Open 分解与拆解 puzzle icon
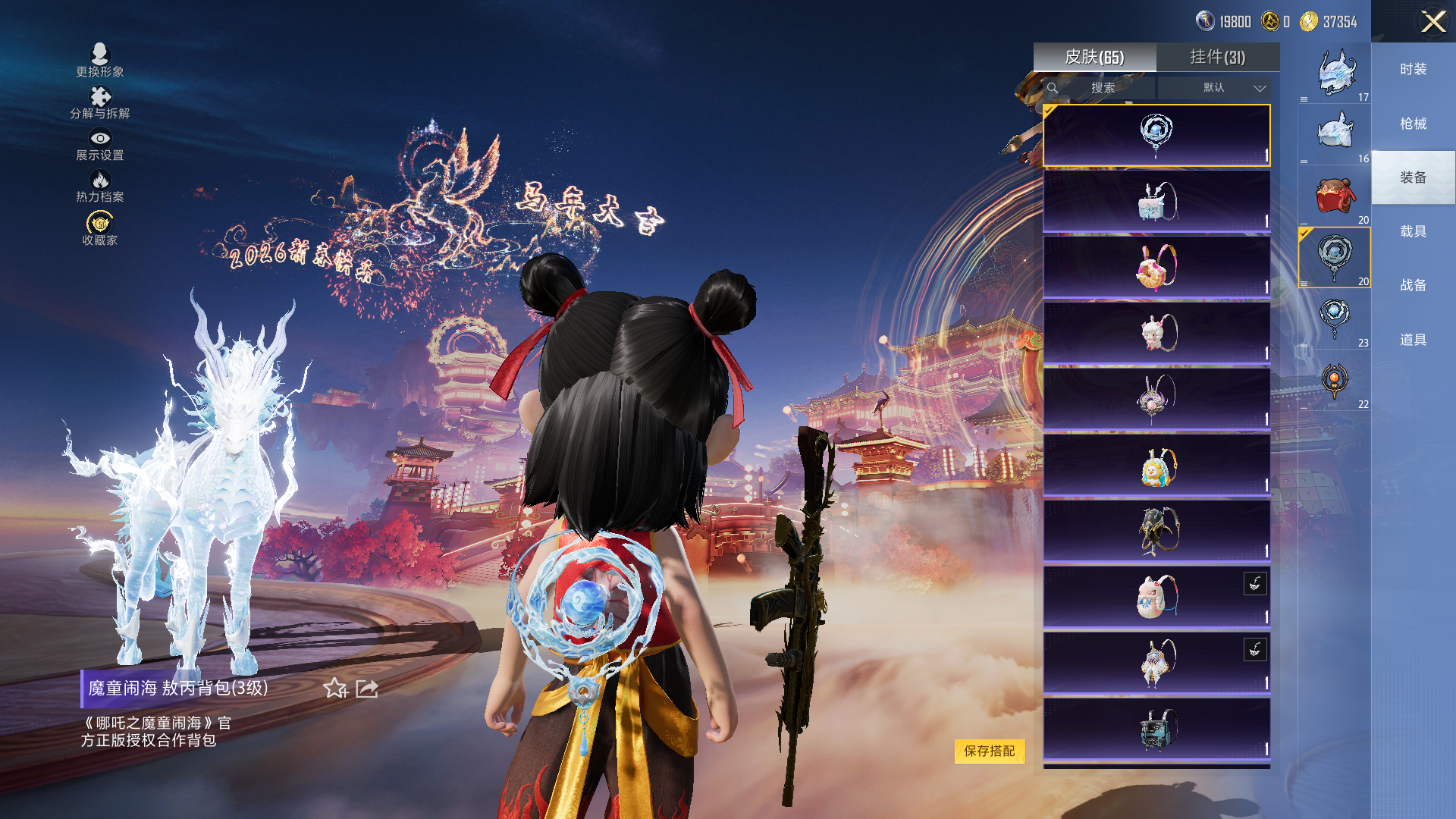 pos(100,102)
